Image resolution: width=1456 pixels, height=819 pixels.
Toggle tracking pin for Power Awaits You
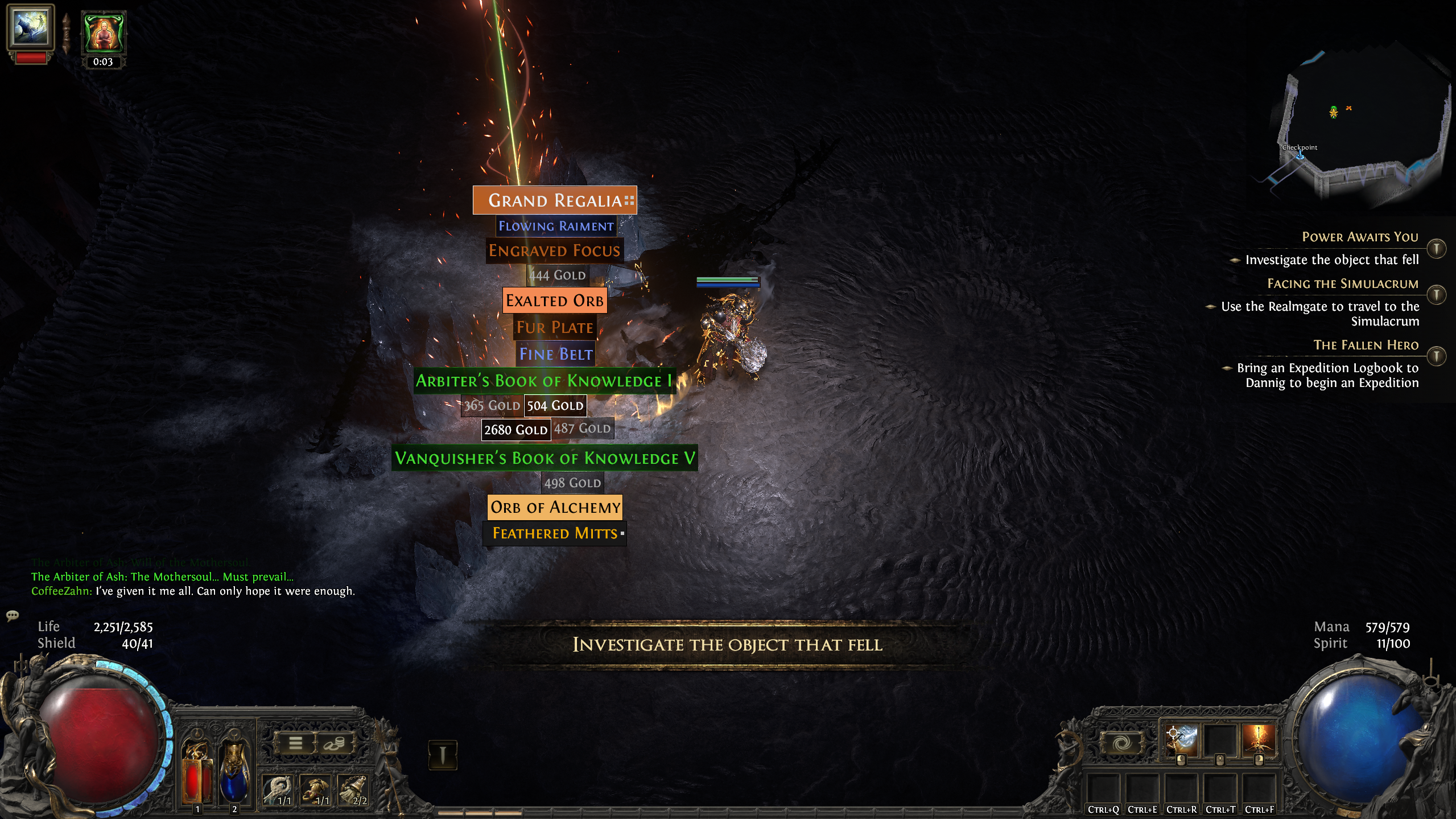1437,248
